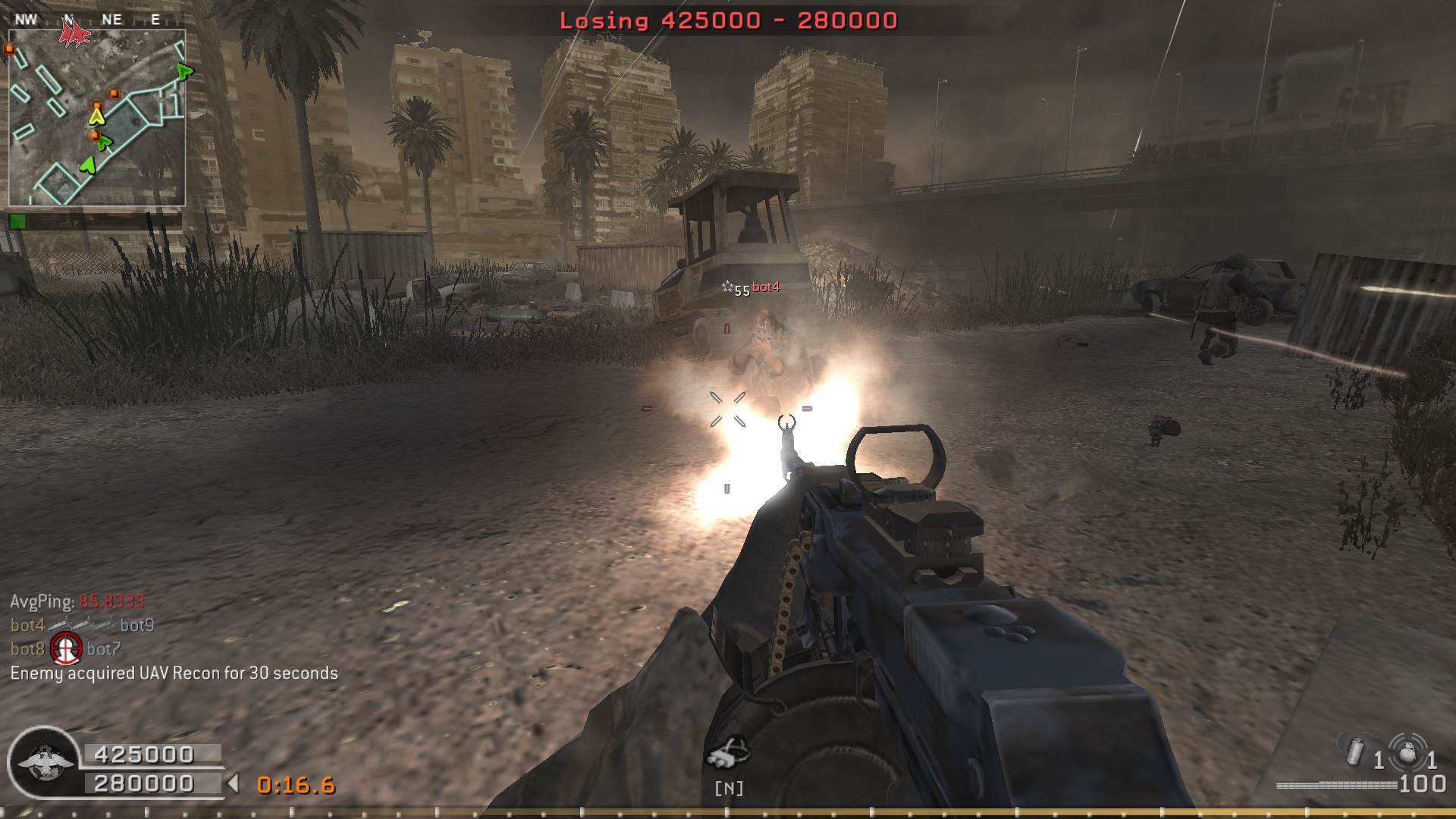Choose the frag grenade icon
The width and height of the screenshot is (1456, 819).
[1407, 752]
